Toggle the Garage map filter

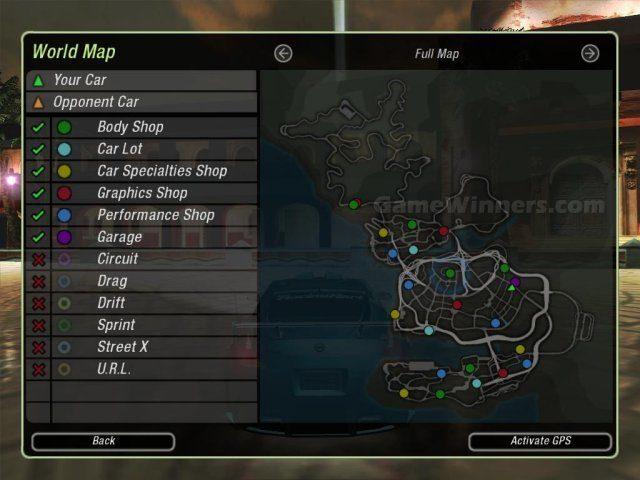[x=39, y=237]
